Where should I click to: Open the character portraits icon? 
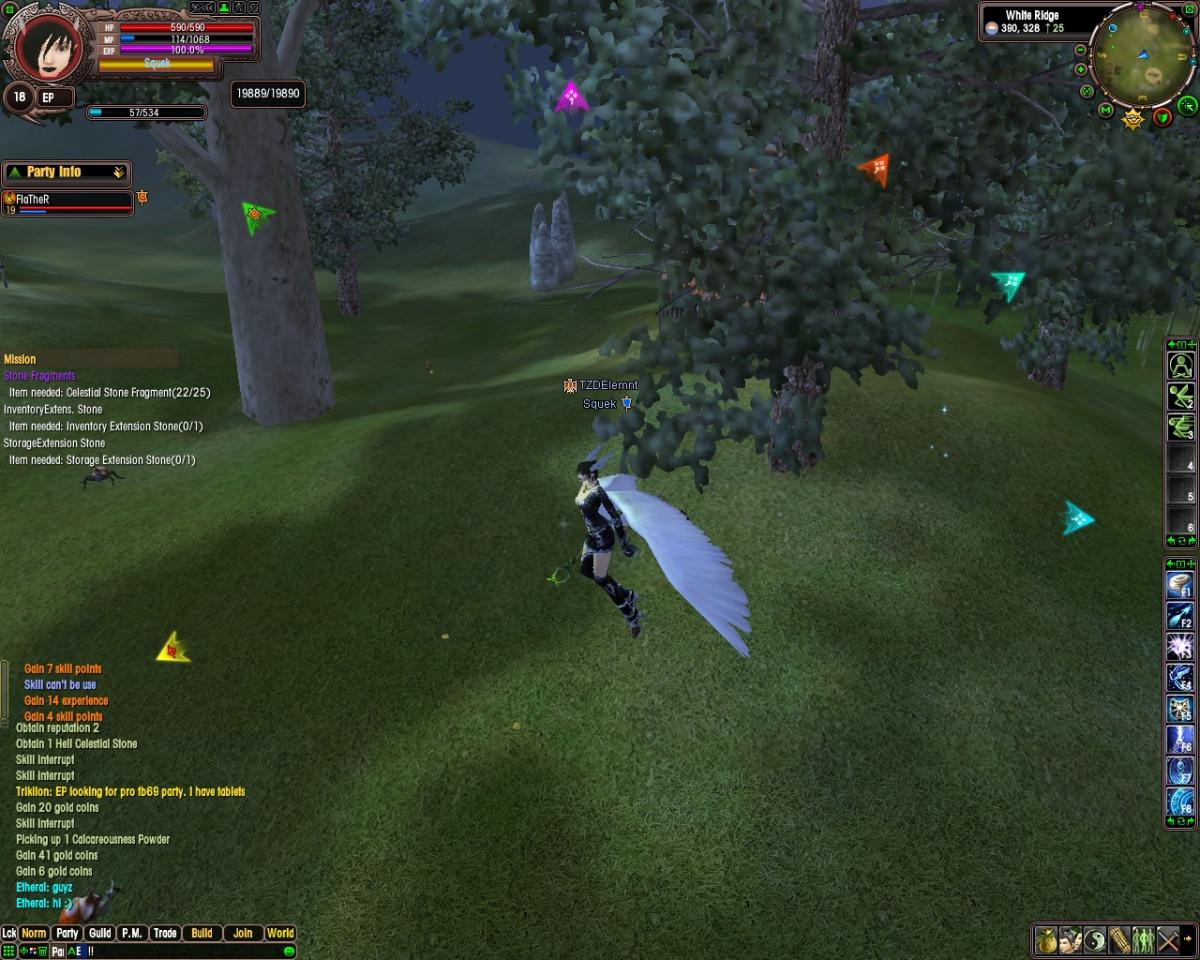1071,940
